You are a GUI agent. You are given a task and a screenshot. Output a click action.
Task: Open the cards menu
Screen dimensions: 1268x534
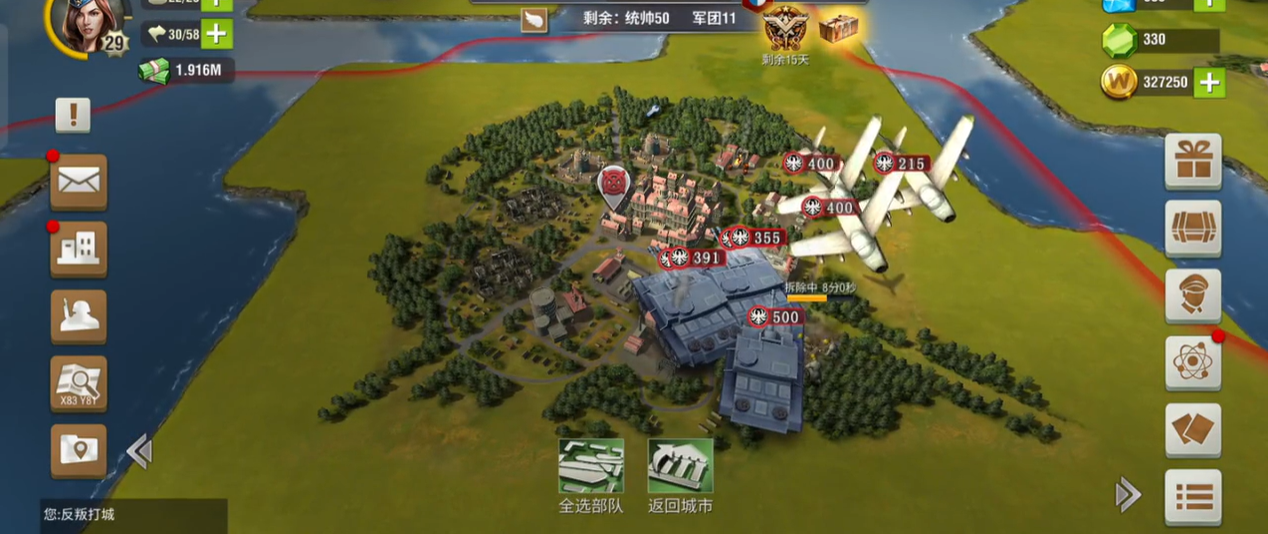1193,430
